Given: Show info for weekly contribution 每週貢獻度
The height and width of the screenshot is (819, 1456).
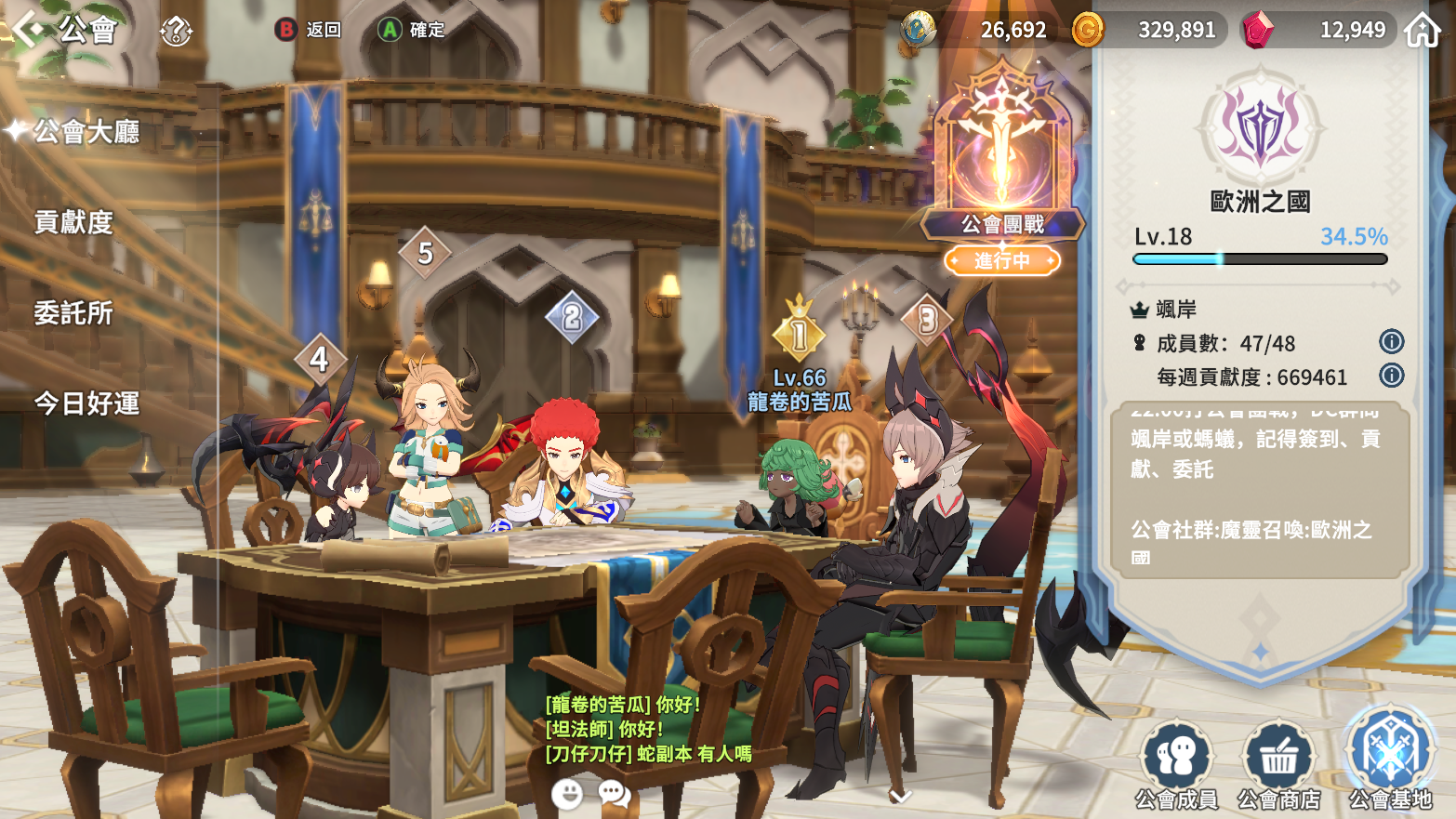Looking at the screenshot, I should (1391, 376).
